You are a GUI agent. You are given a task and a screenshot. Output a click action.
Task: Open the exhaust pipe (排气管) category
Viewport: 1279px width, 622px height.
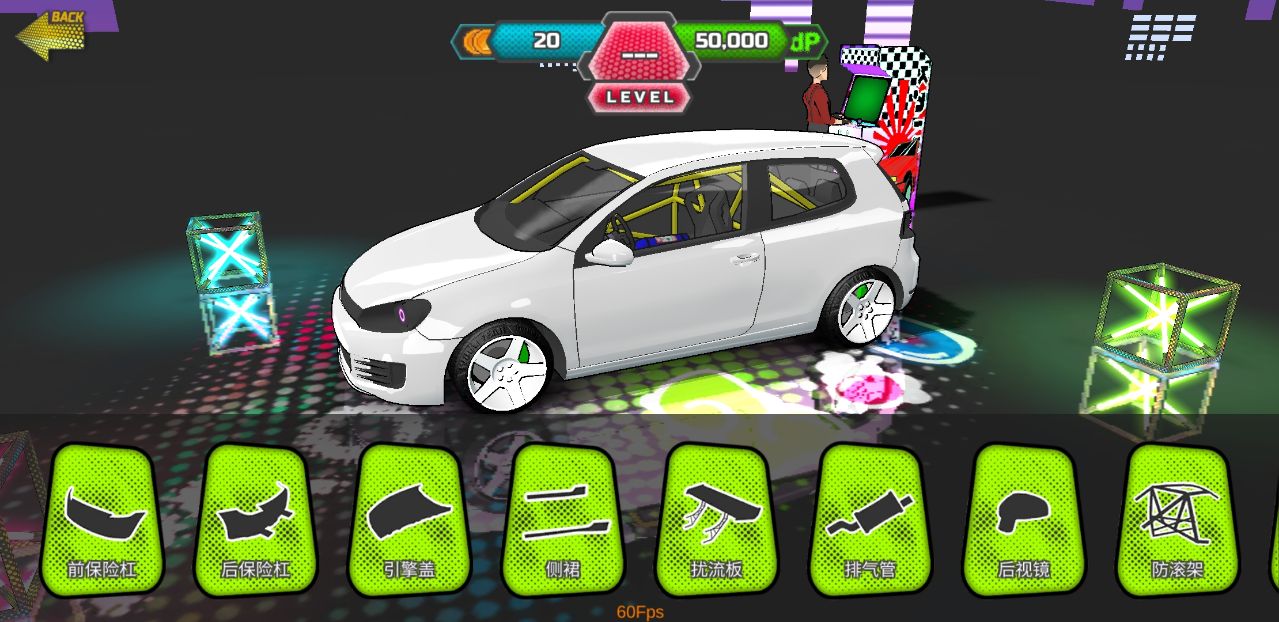pyautogui.click(x=870, y=520)
